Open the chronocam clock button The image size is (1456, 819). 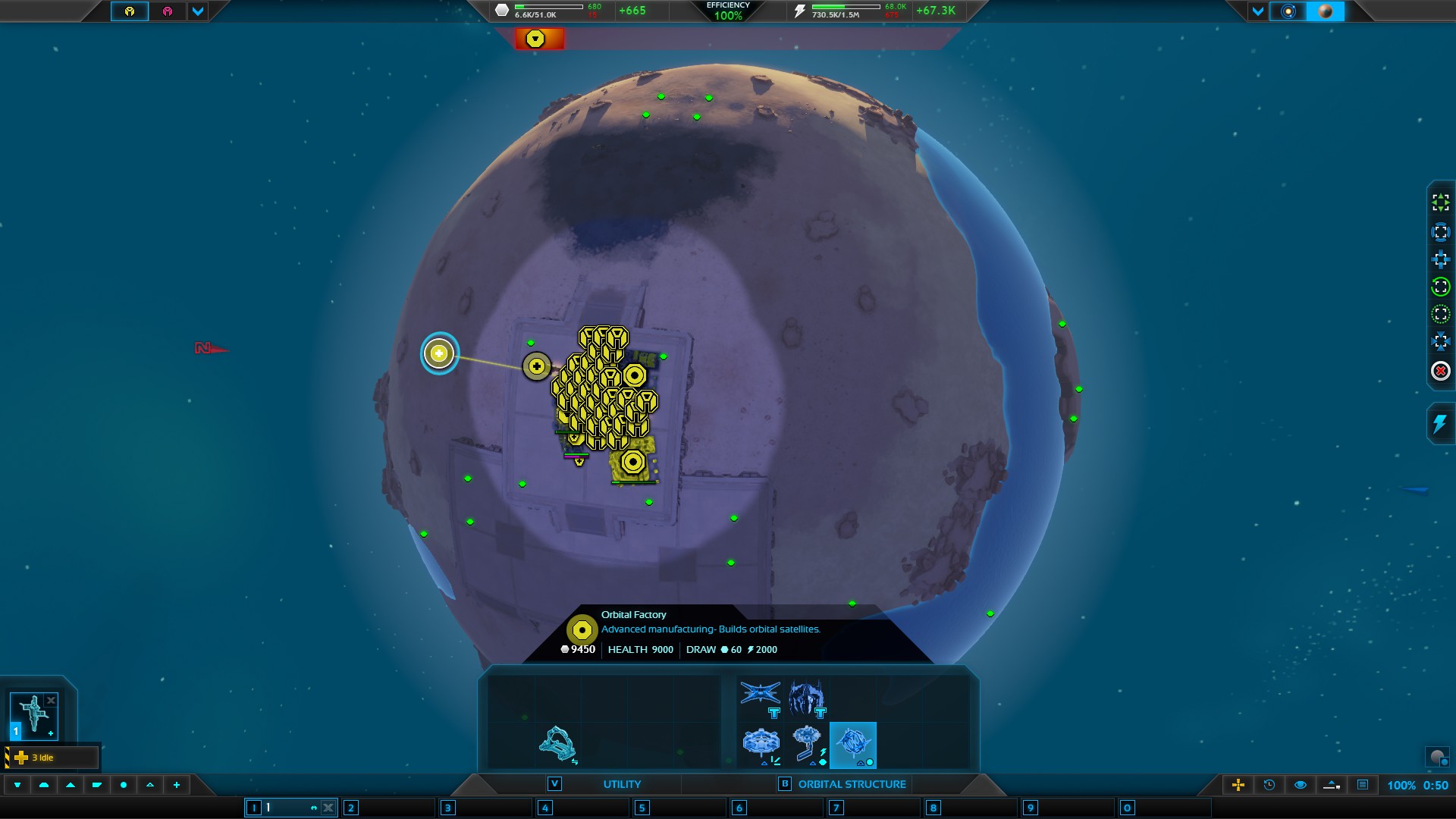pos(1269,785)
